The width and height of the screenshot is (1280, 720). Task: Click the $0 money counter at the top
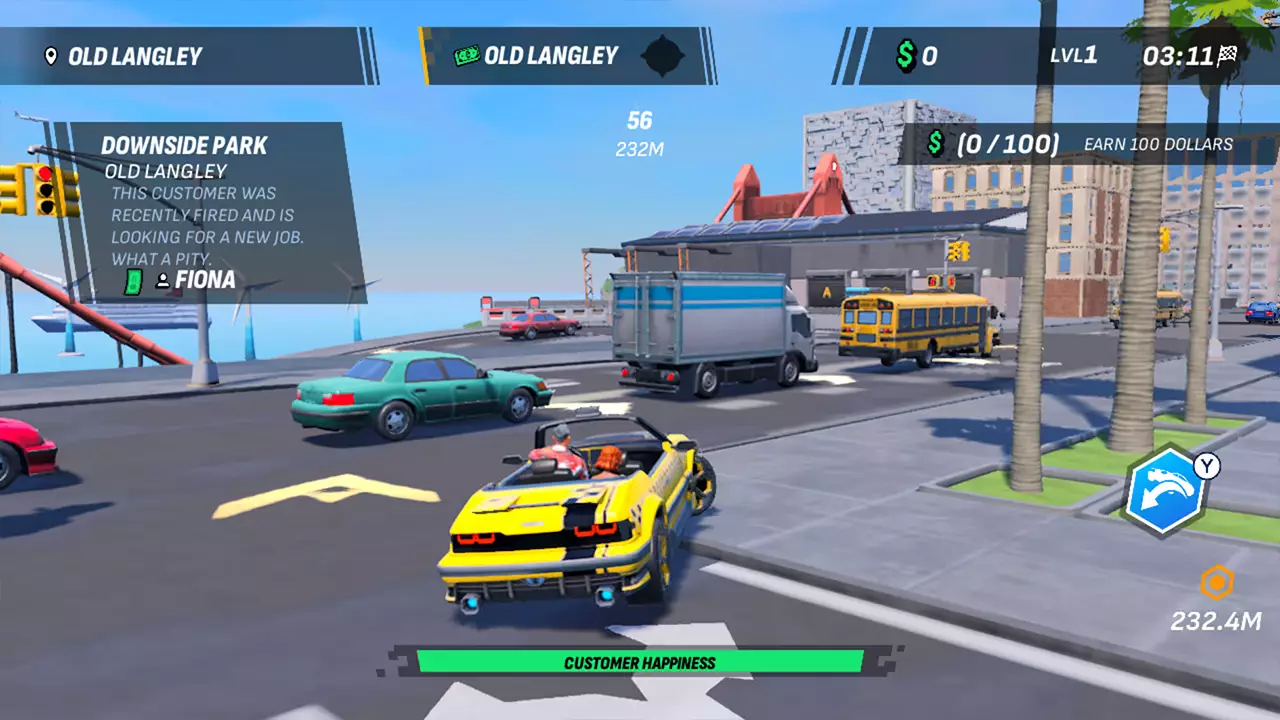click(917, 57)
